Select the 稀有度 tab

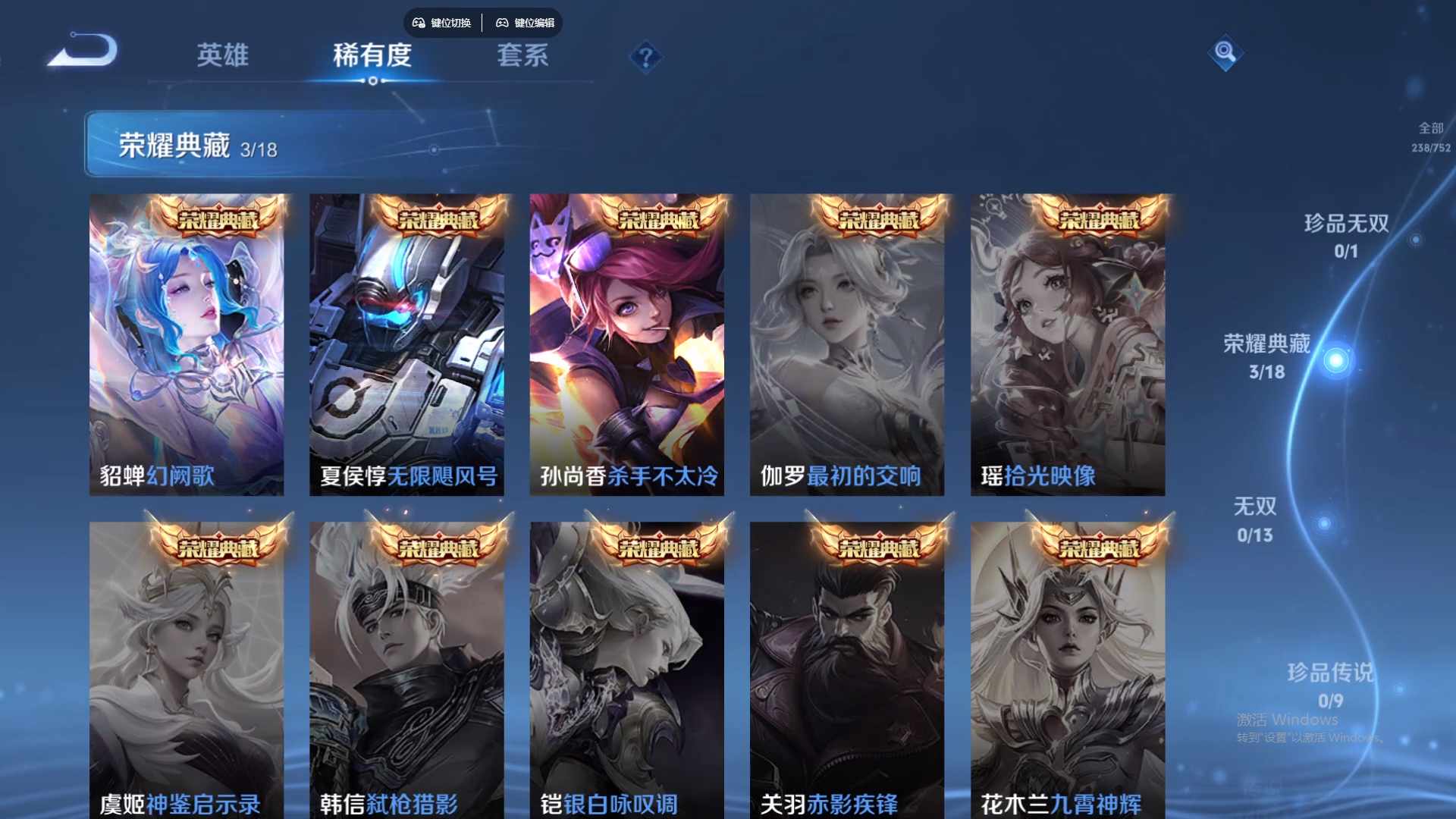(372, 55)
